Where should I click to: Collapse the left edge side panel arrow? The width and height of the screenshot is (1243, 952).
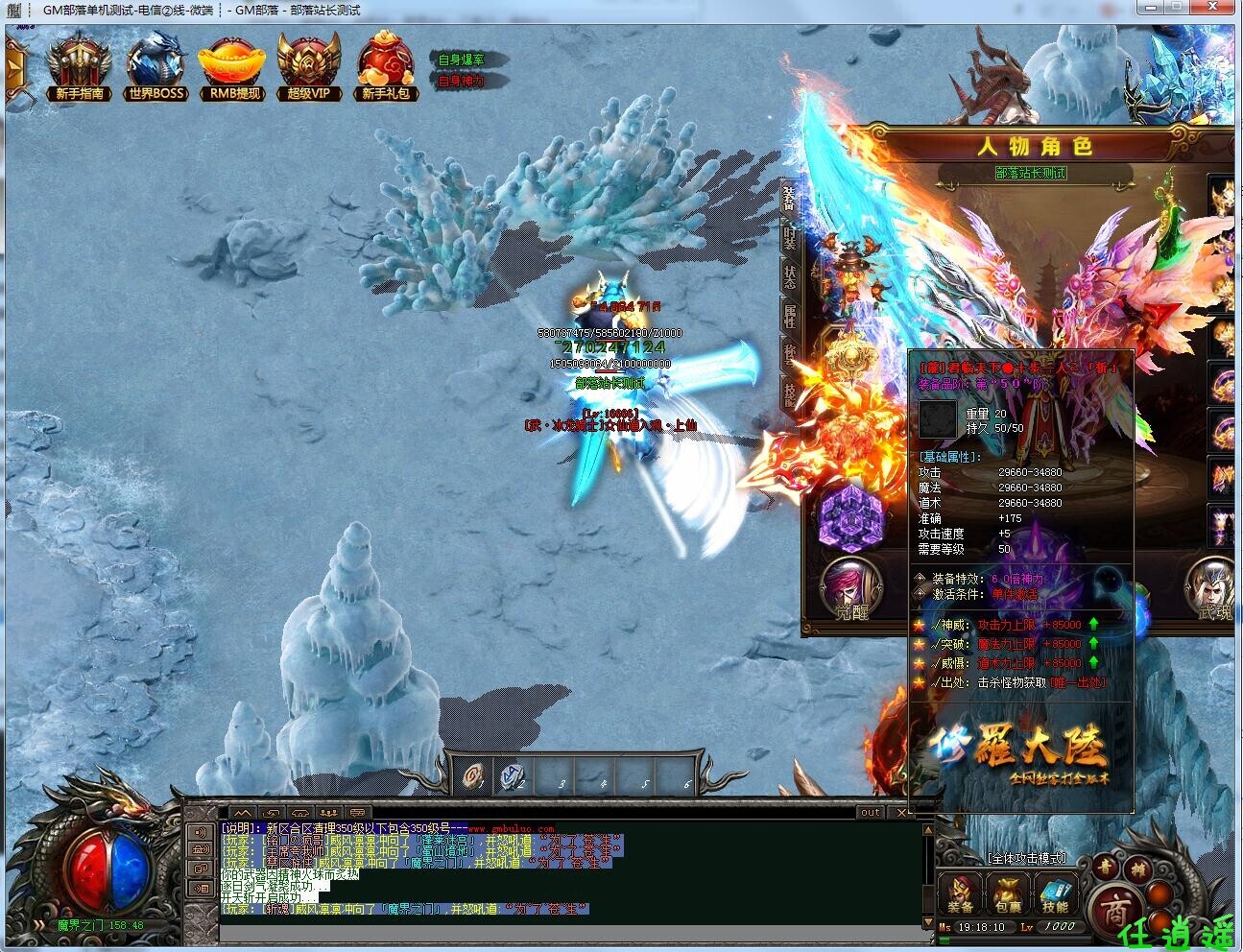tap(13, 67)
